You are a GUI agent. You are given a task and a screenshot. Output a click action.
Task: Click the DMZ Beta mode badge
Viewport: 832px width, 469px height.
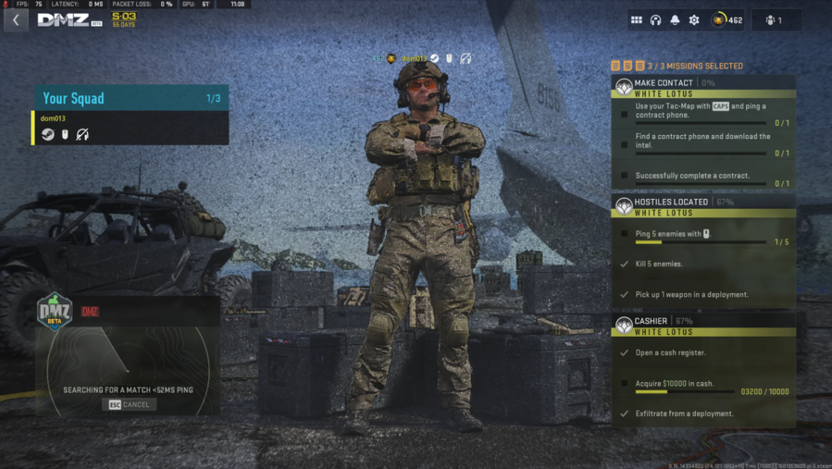coord(55,312)
